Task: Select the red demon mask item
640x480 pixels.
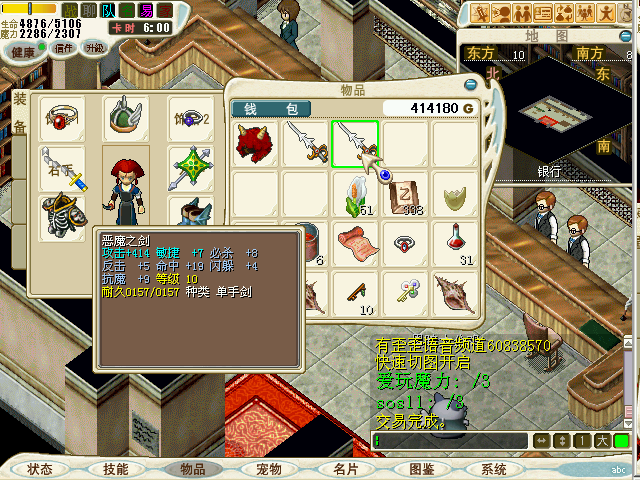Action: coord(256,142)
